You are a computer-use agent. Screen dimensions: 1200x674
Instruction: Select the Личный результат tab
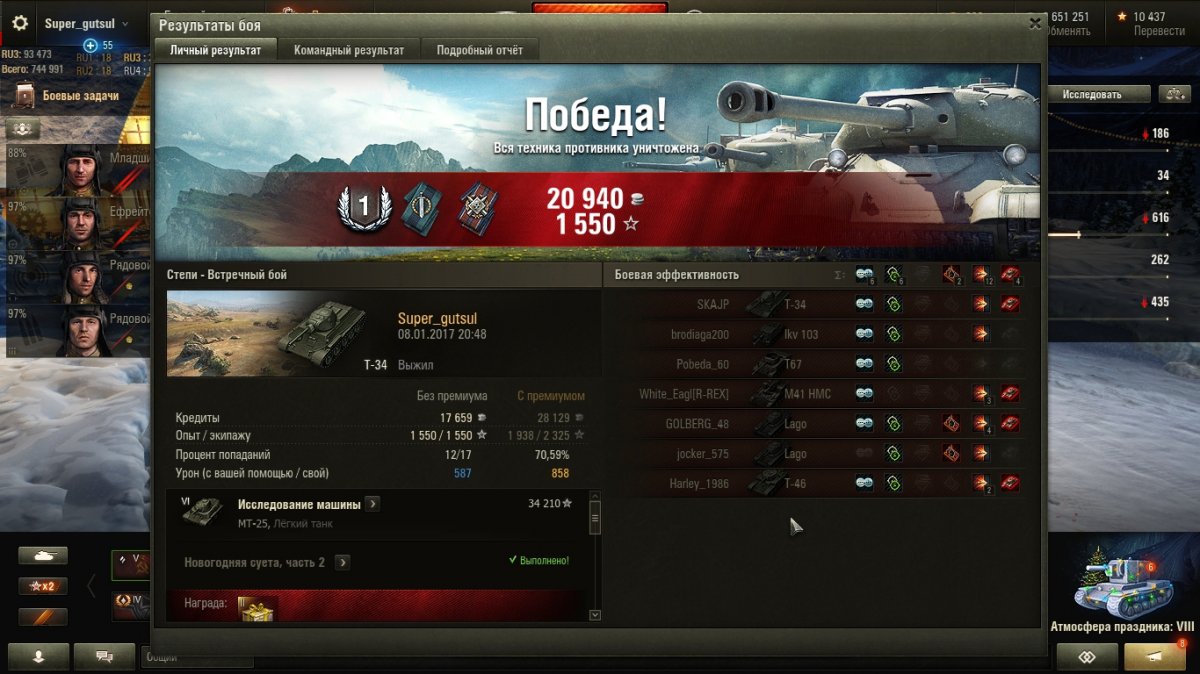tap(215, 50)
